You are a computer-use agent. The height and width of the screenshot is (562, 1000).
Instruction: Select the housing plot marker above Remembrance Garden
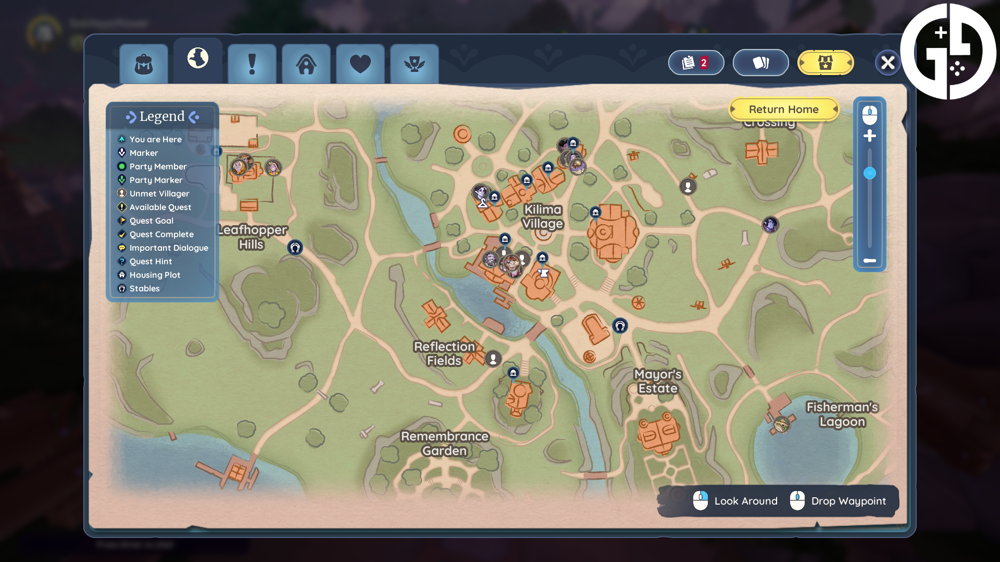(x=513, y=373)
